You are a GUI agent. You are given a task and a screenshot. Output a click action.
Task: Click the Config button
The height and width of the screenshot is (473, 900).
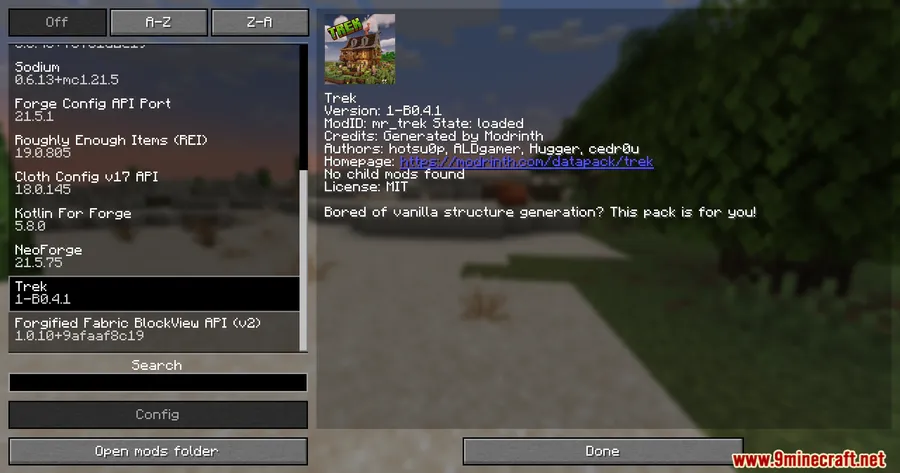[x=158, y=414]
